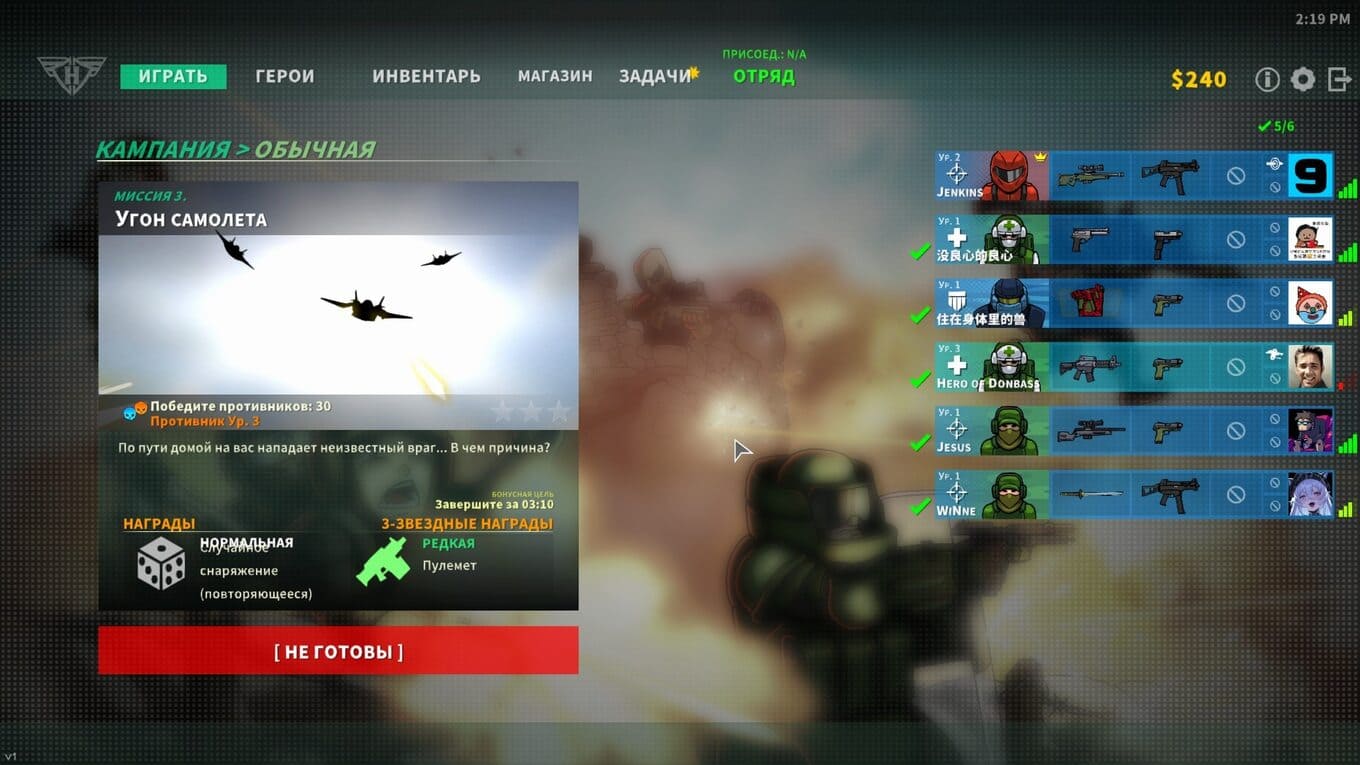Open the ГЕРОИ heroes menu
The width and height of the screenshot is (1360, 765).
[285, 77]
